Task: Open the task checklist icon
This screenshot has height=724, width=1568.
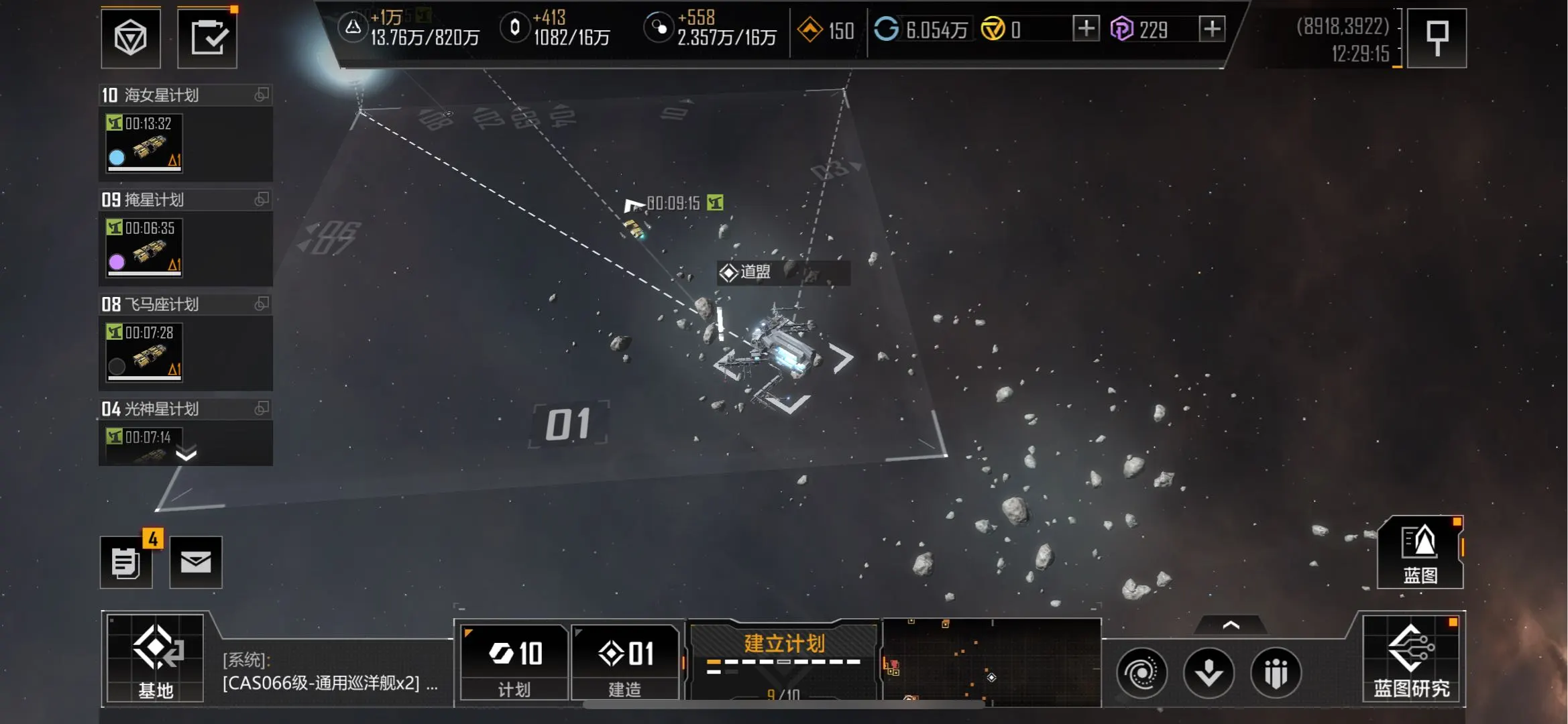Action: [207, 38]
